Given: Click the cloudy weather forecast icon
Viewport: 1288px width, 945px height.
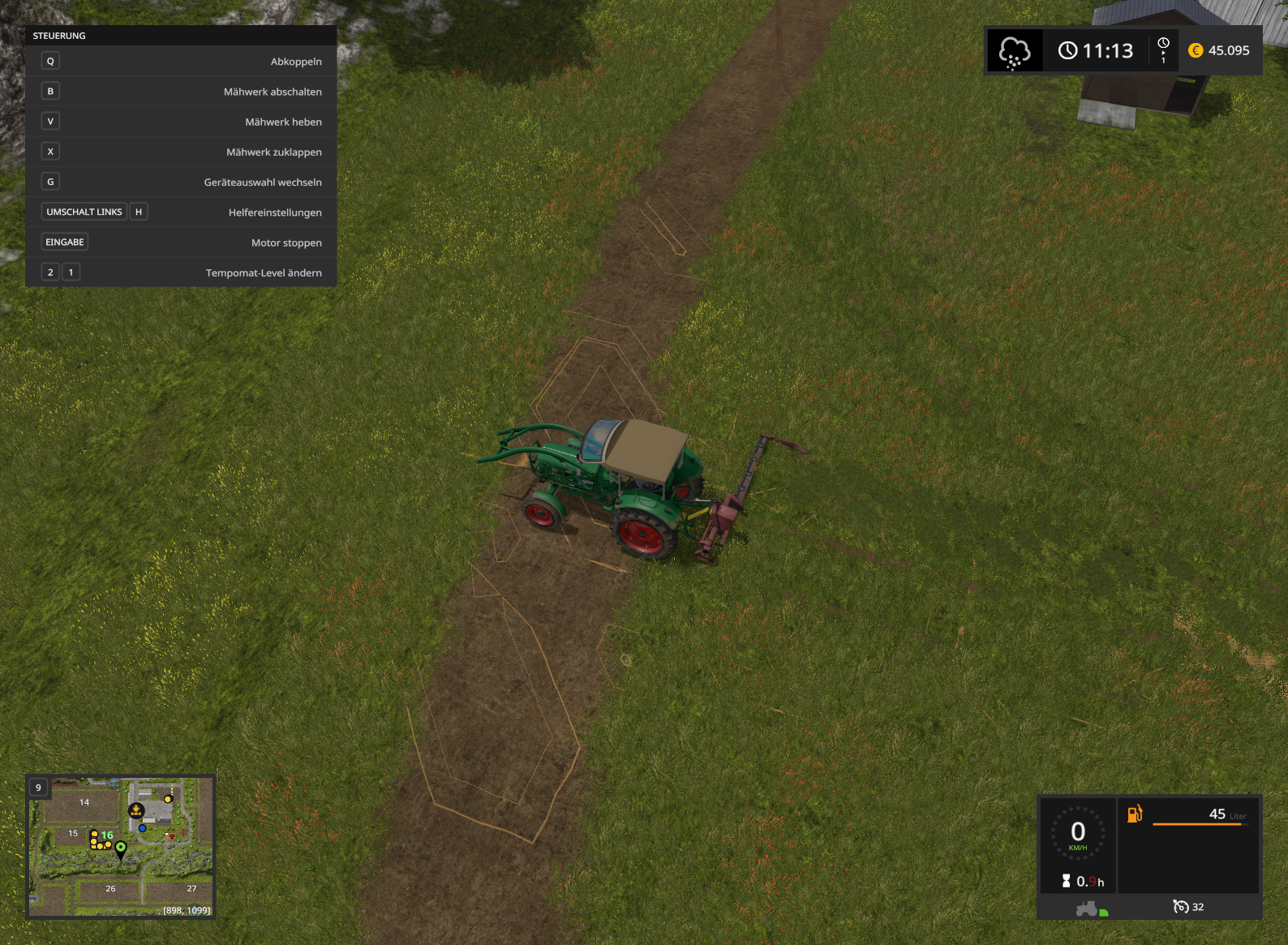Looking at the screenshot, I should pyautogui.click(x=1014, y=51).
